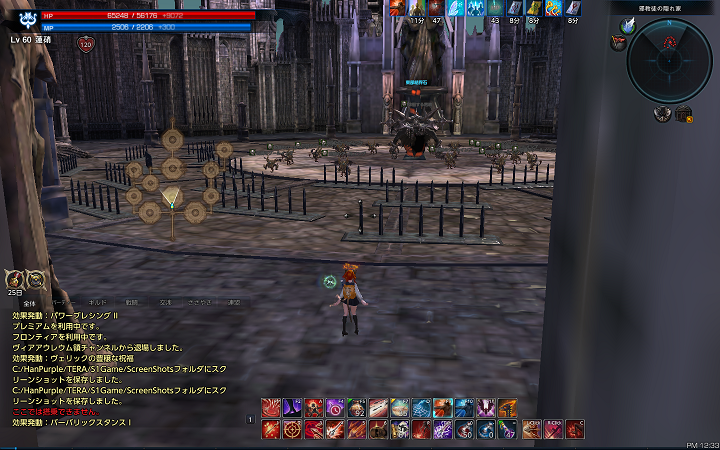Open the crystal icon beside the minimap
This screenshot has width=720, height=450.
coord(628,26)
